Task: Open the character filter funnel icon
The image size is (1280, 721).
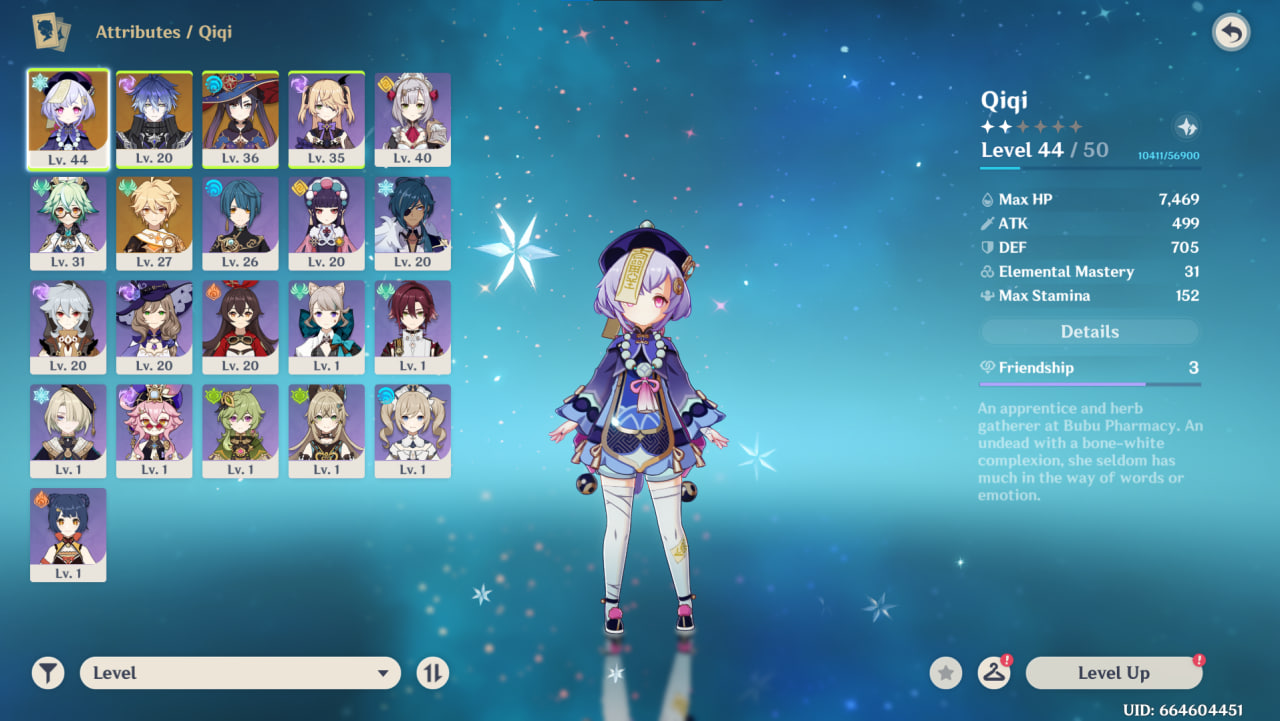Action: [47, 673]
